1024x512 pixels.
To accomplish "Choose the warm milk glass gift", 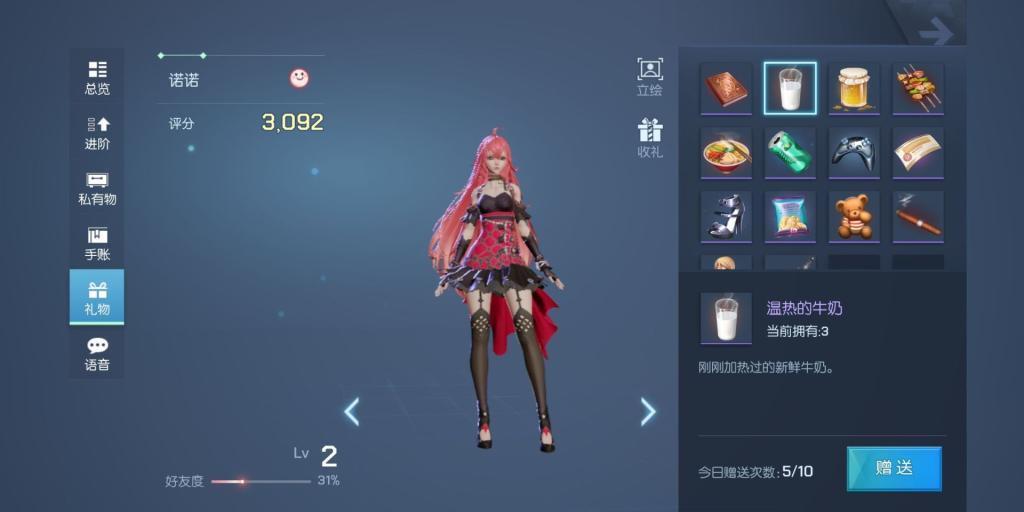I will tap(790, 89).
